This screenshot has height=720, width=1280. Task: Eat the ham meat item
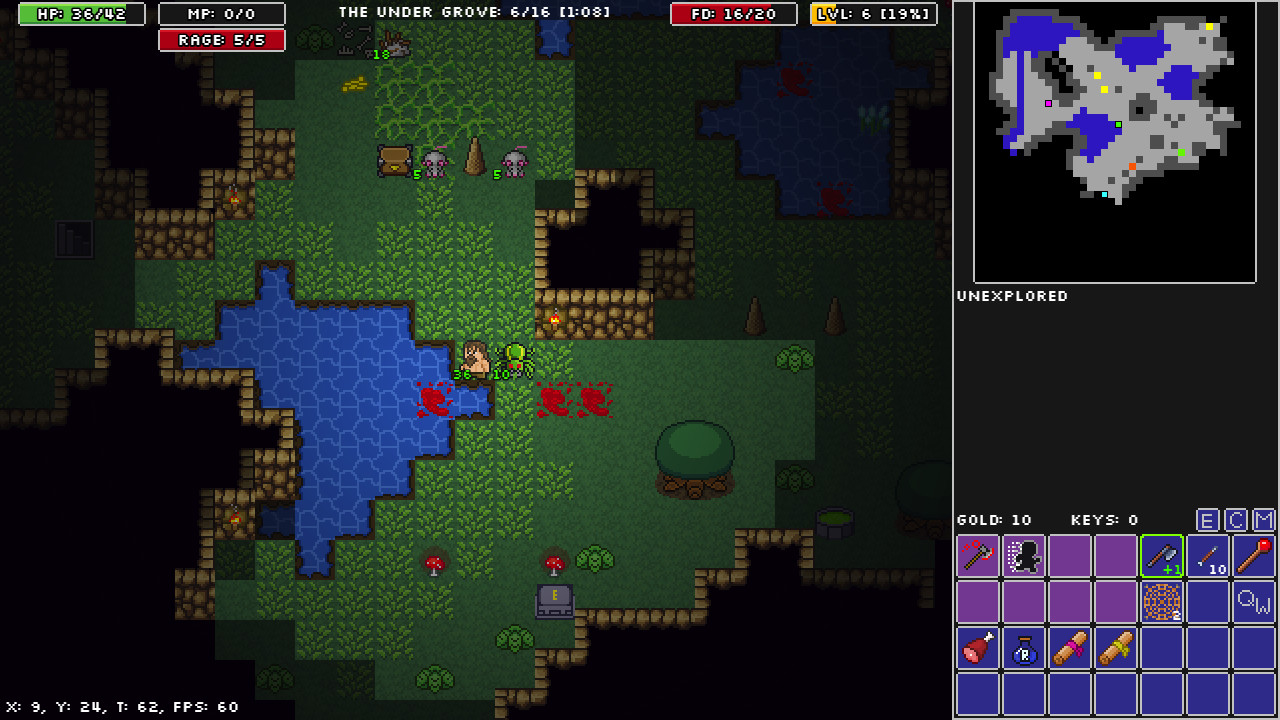click(x=978, y=648)
